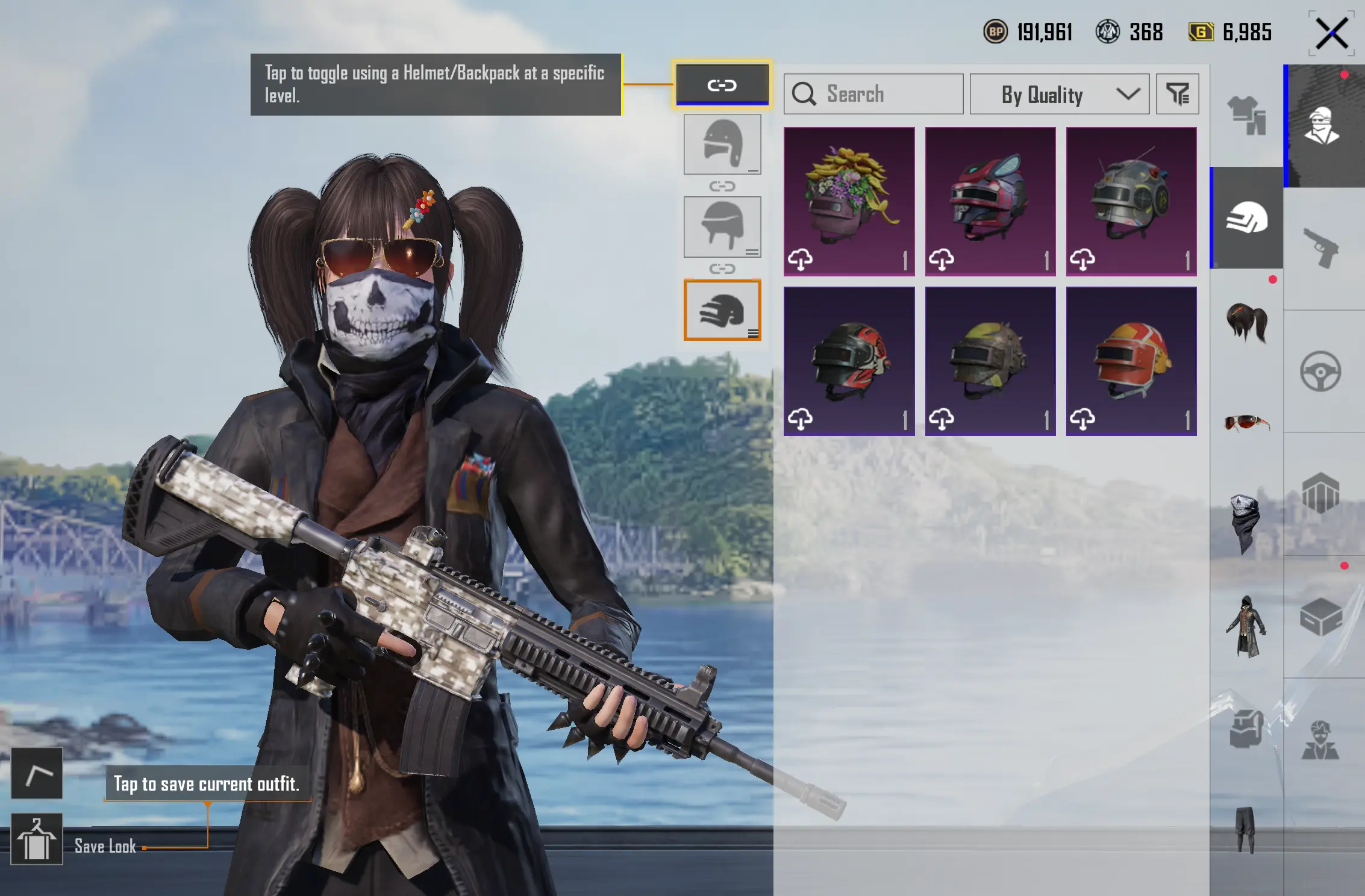The width and height of the screenshot is (1365, 896).
Task: Switch to the weapon skins pistol tab
Action: click(1322, 247)
